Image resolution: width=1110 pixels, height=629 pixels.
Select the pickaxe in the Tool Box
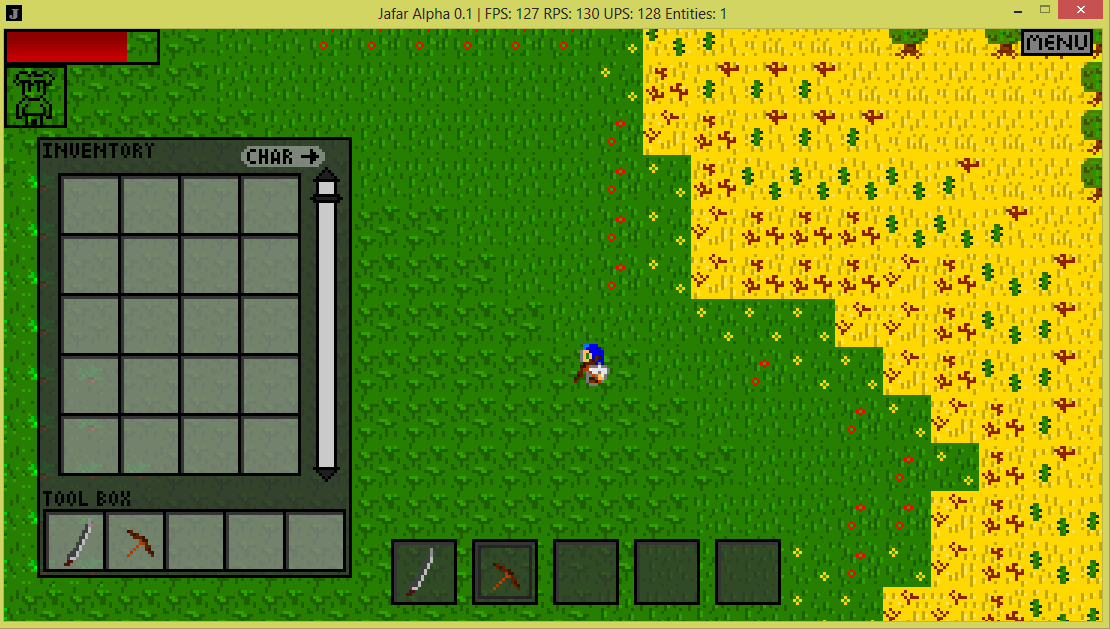pos(136,542)
